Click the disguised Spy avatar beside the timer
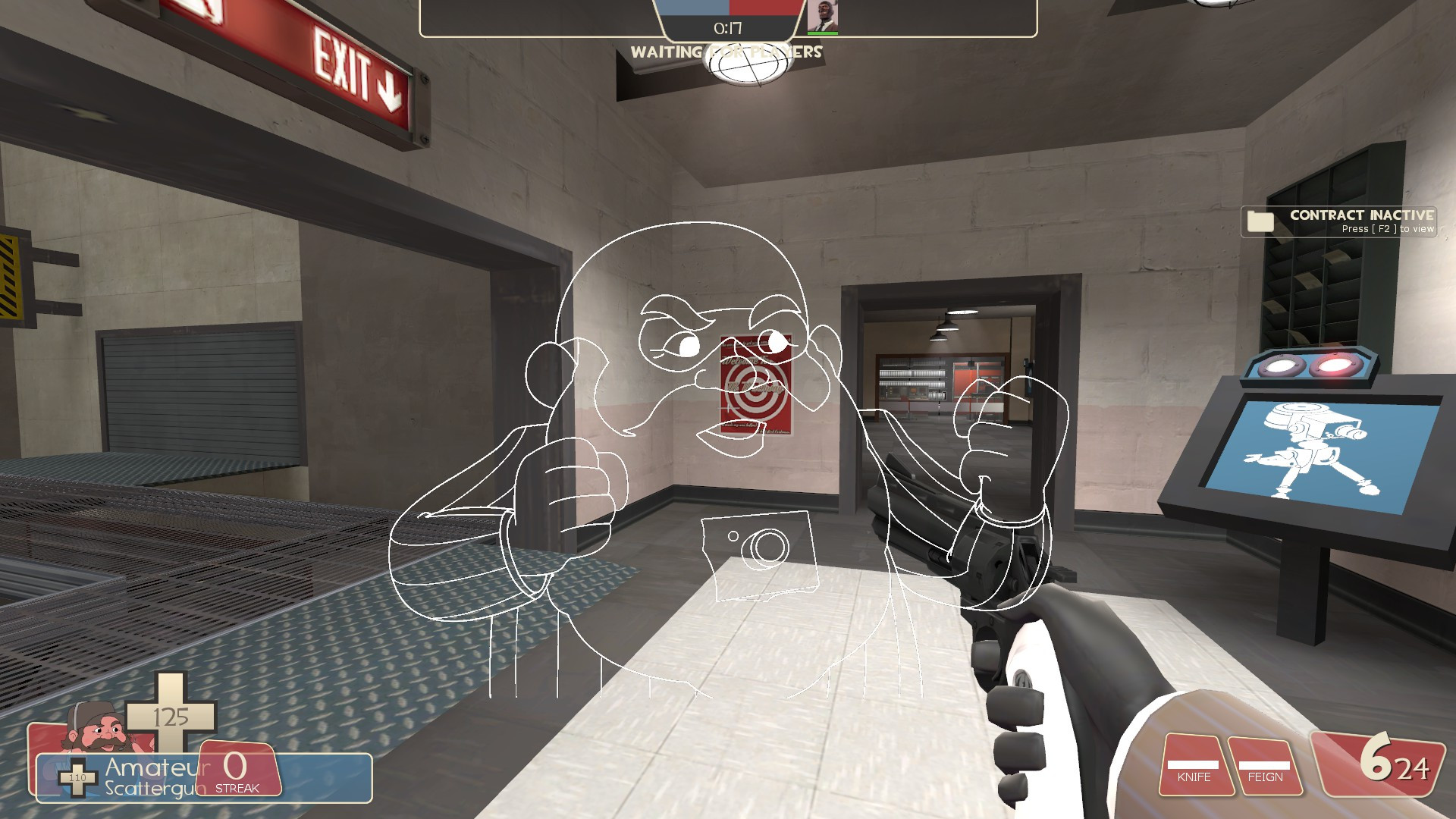 [823, 17]
